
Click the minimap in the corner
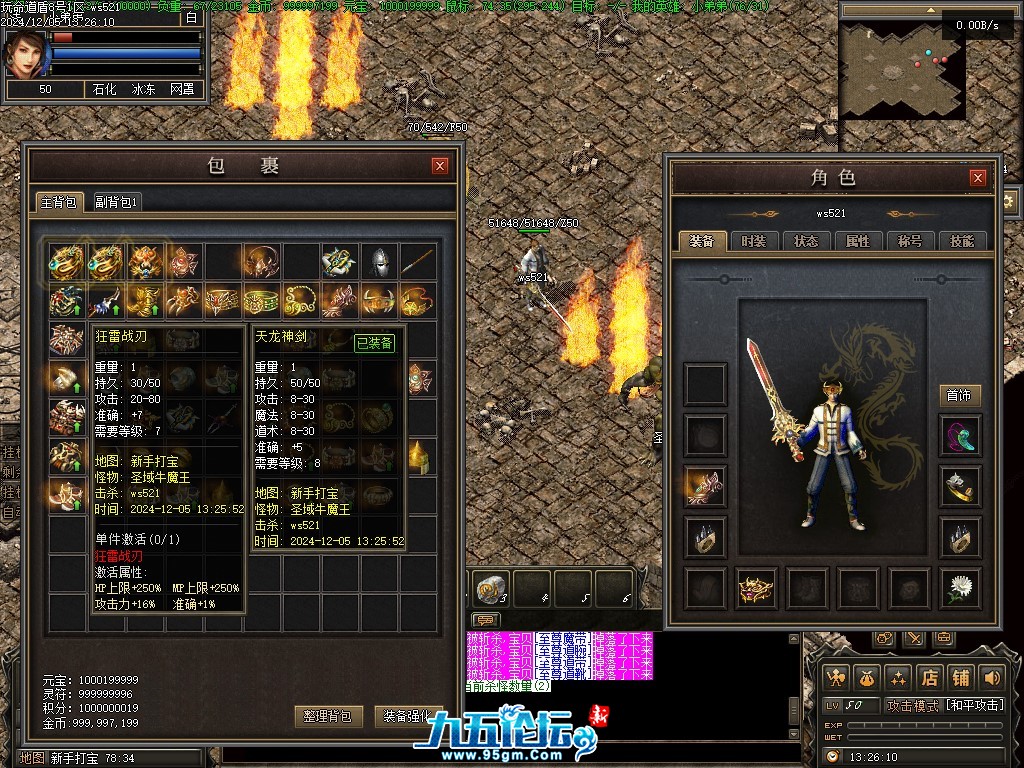point(902,70)
